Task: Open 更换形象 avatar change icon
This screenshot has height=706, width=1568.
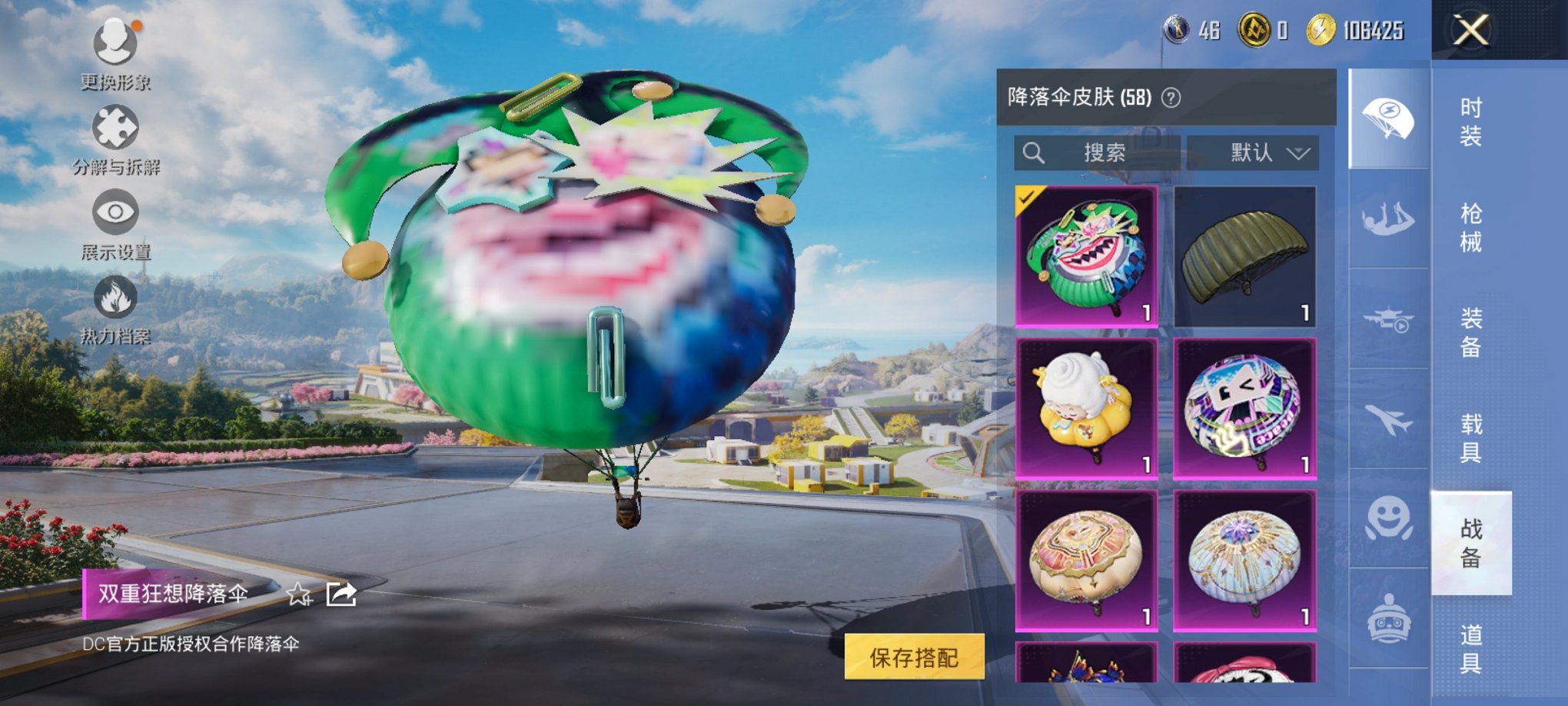Action: (114, 42)
